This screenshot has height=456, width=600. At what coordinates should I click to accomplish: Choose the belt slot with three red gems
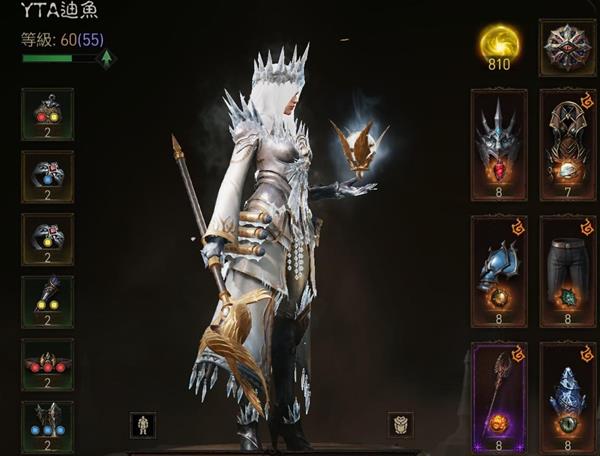tap(47, 364)
